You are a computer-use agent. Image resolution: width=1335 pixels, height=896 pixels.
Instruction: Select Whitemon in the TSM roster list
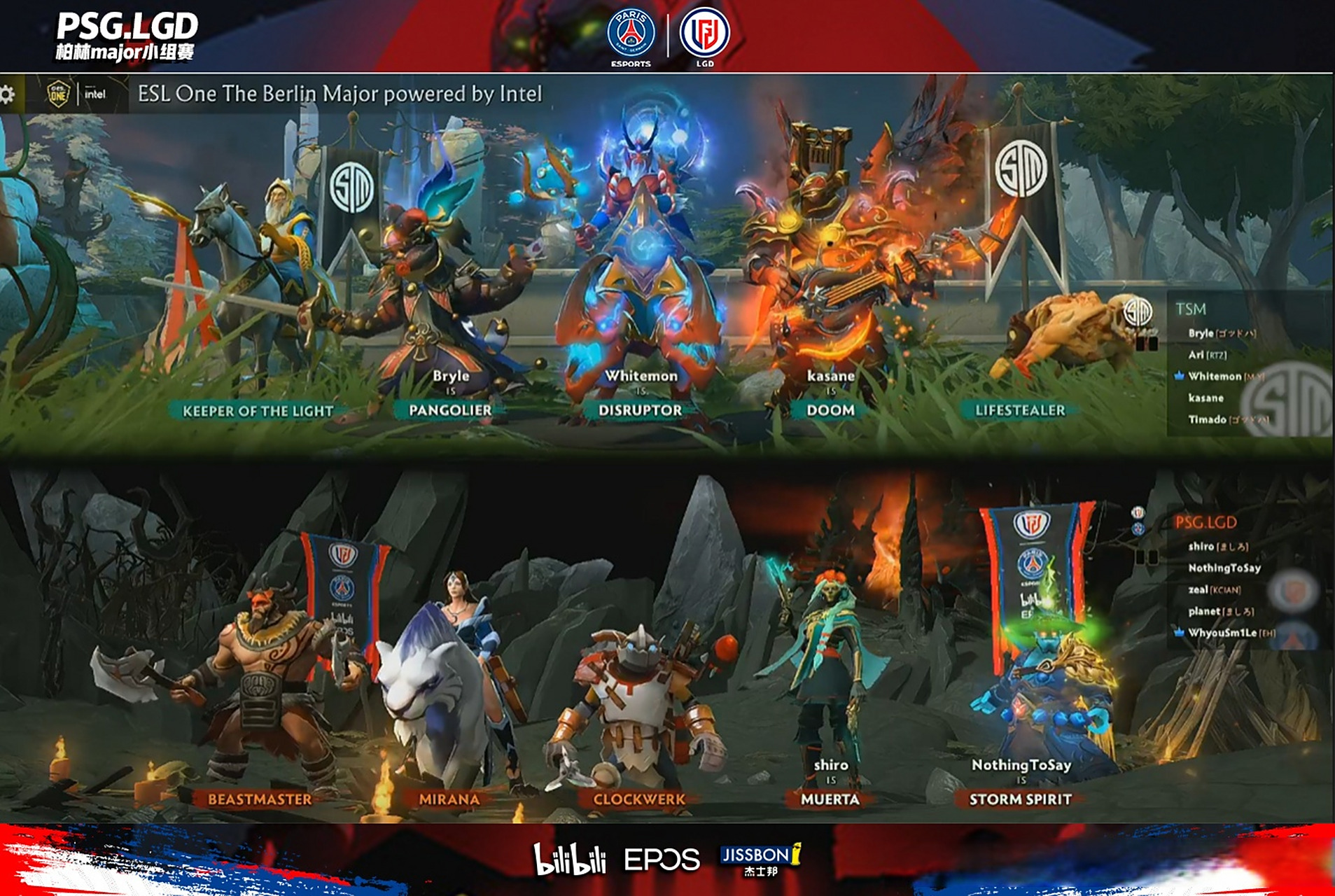(1215, 376)
